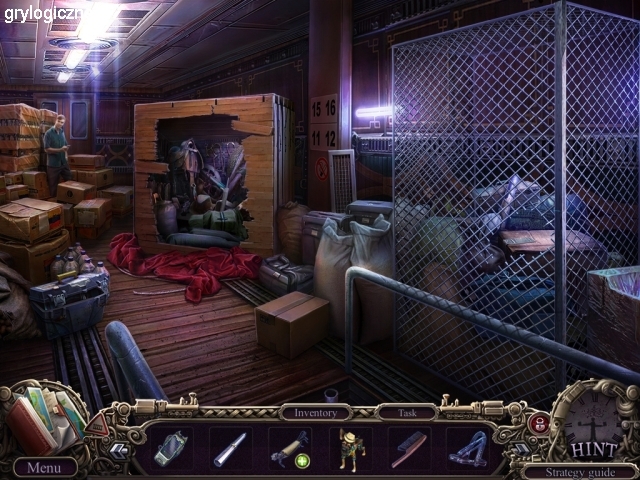Choose the toy figurine inventory item
Image resolution: width=640 pixels, height=480 pixels.
[349, 447]
